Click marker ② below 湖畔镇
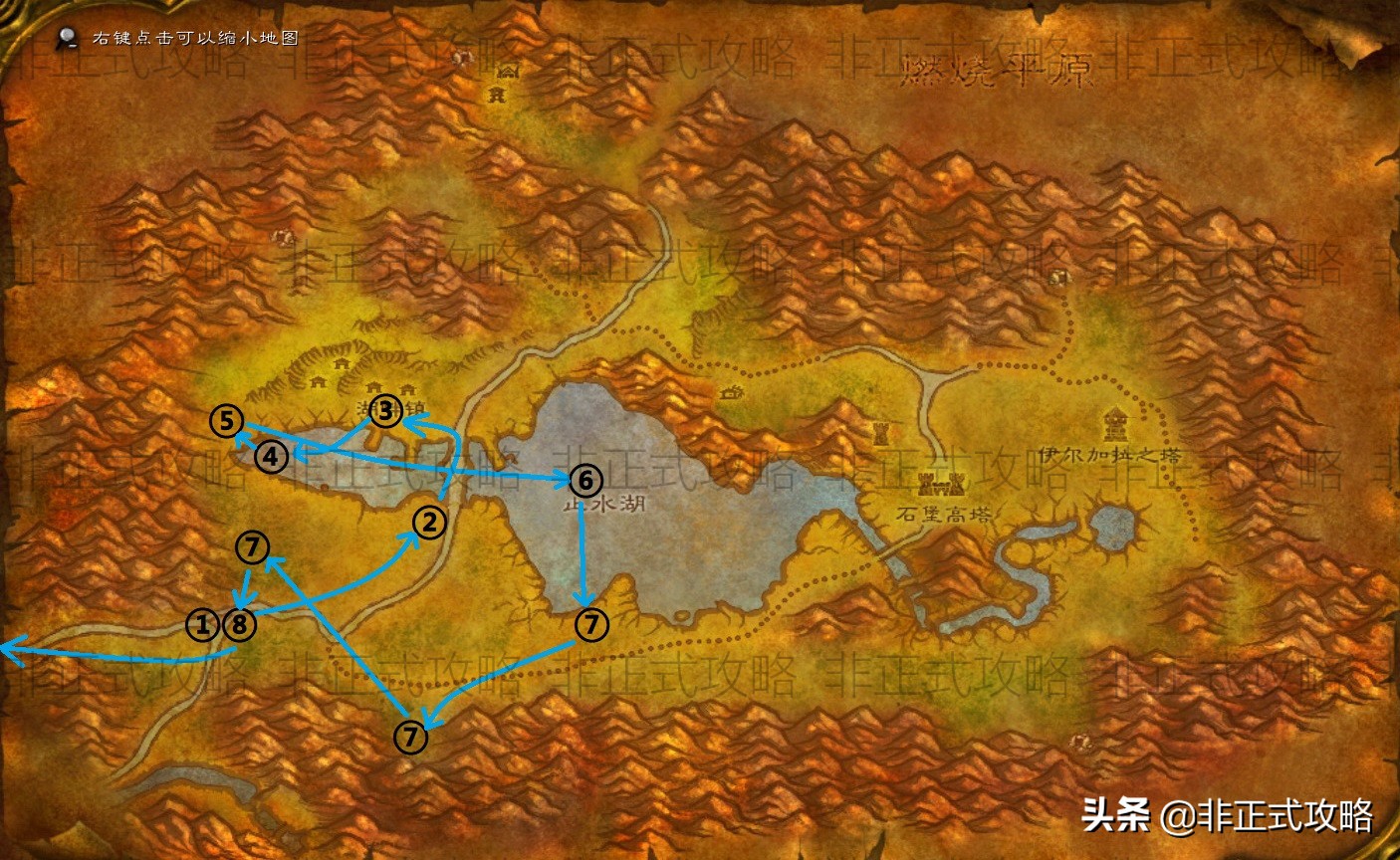Screen dimensions: 1400x860 click(429, 522)
